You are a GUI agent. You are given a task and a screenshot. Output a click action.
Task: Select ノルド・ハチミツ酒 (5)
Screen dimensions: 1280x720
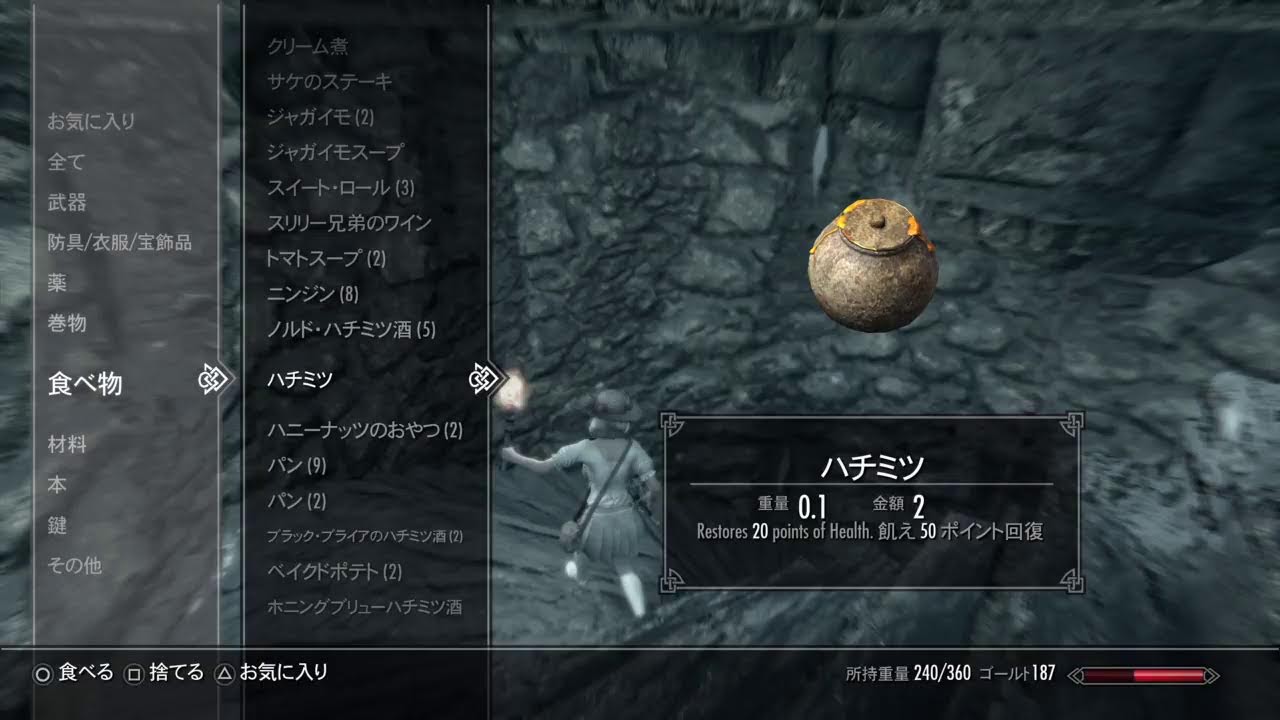351,330
